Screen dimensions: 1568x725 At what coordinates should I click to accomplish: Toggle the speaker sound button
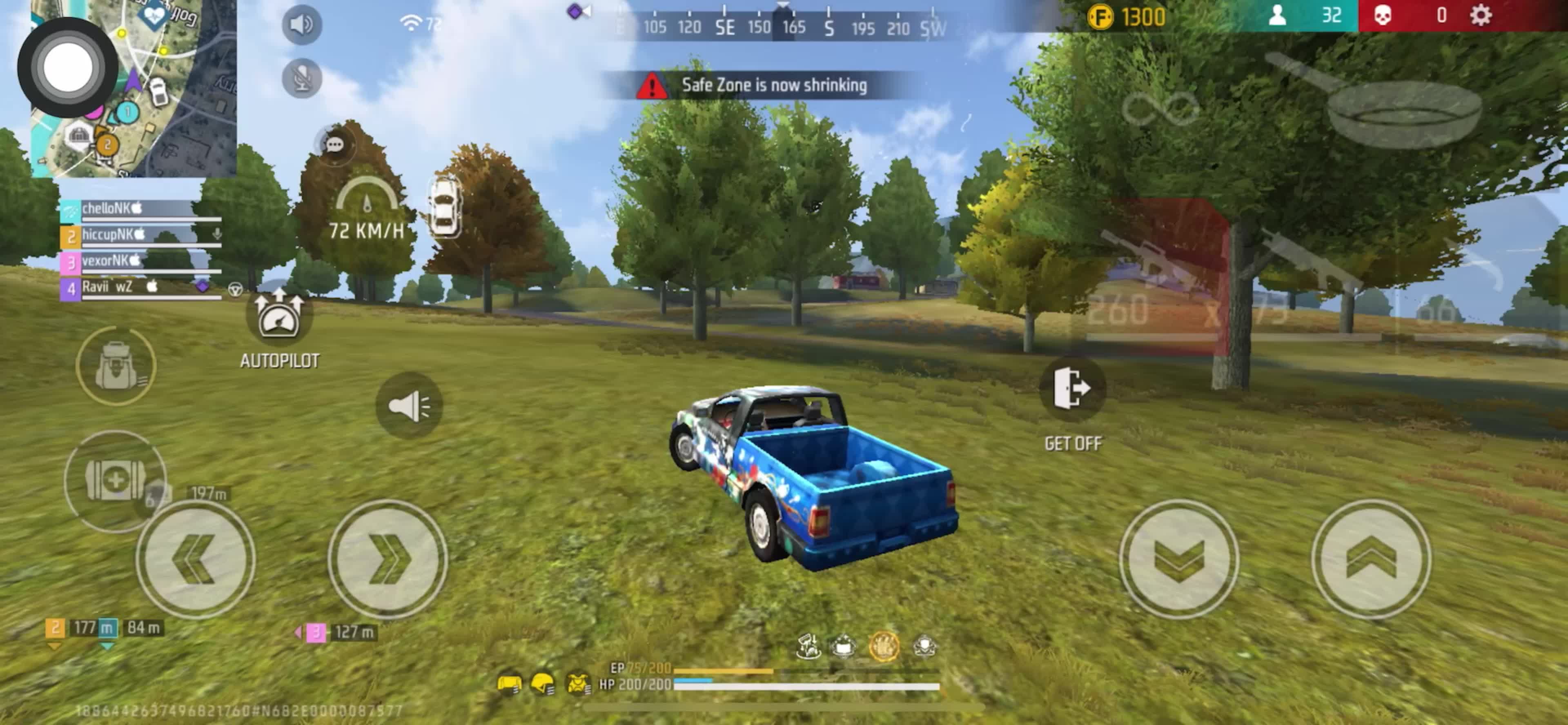click(x=302, y=24)
